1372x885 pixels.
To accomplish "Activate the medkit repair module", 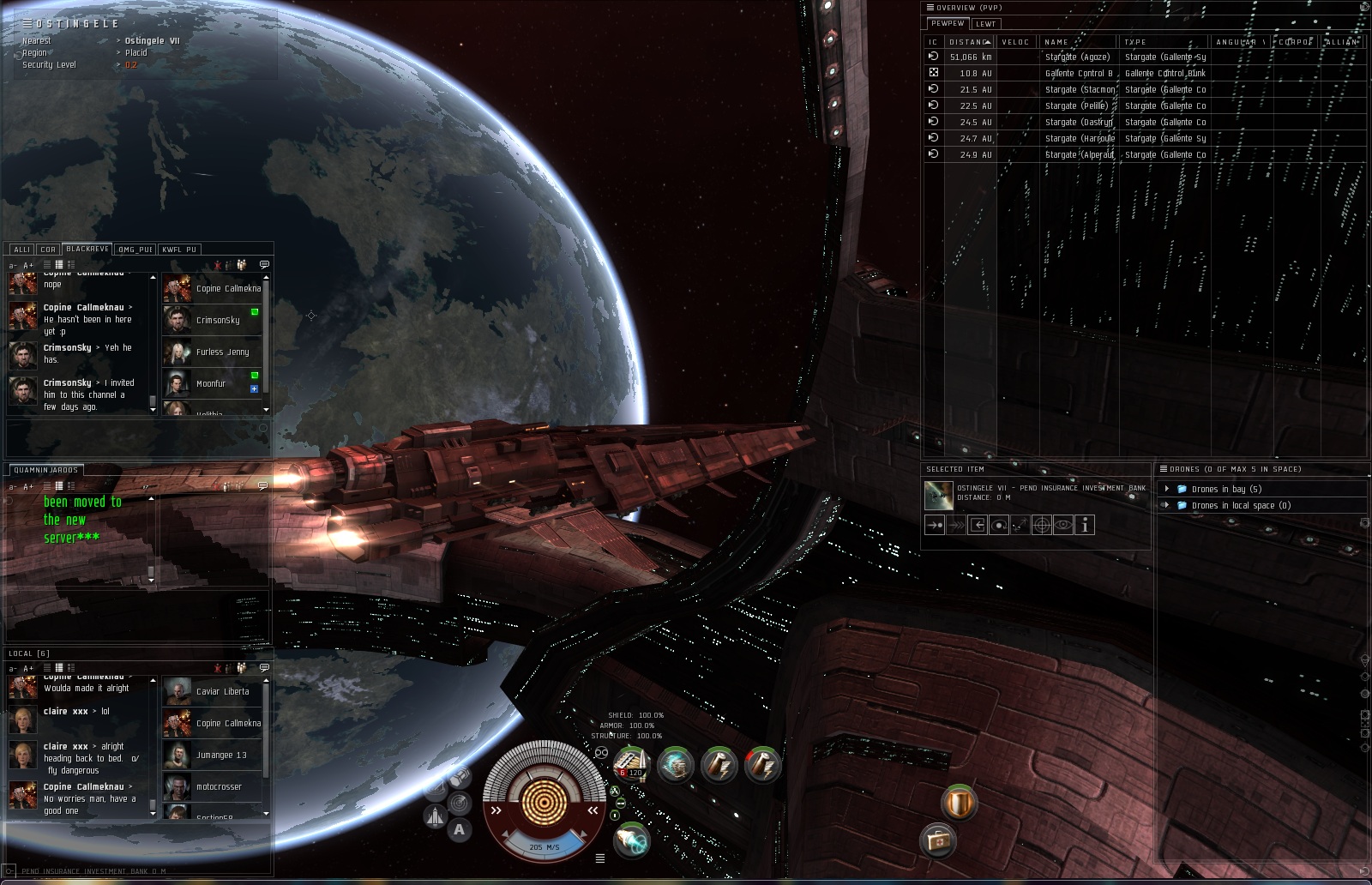I will tap(938, 840).
